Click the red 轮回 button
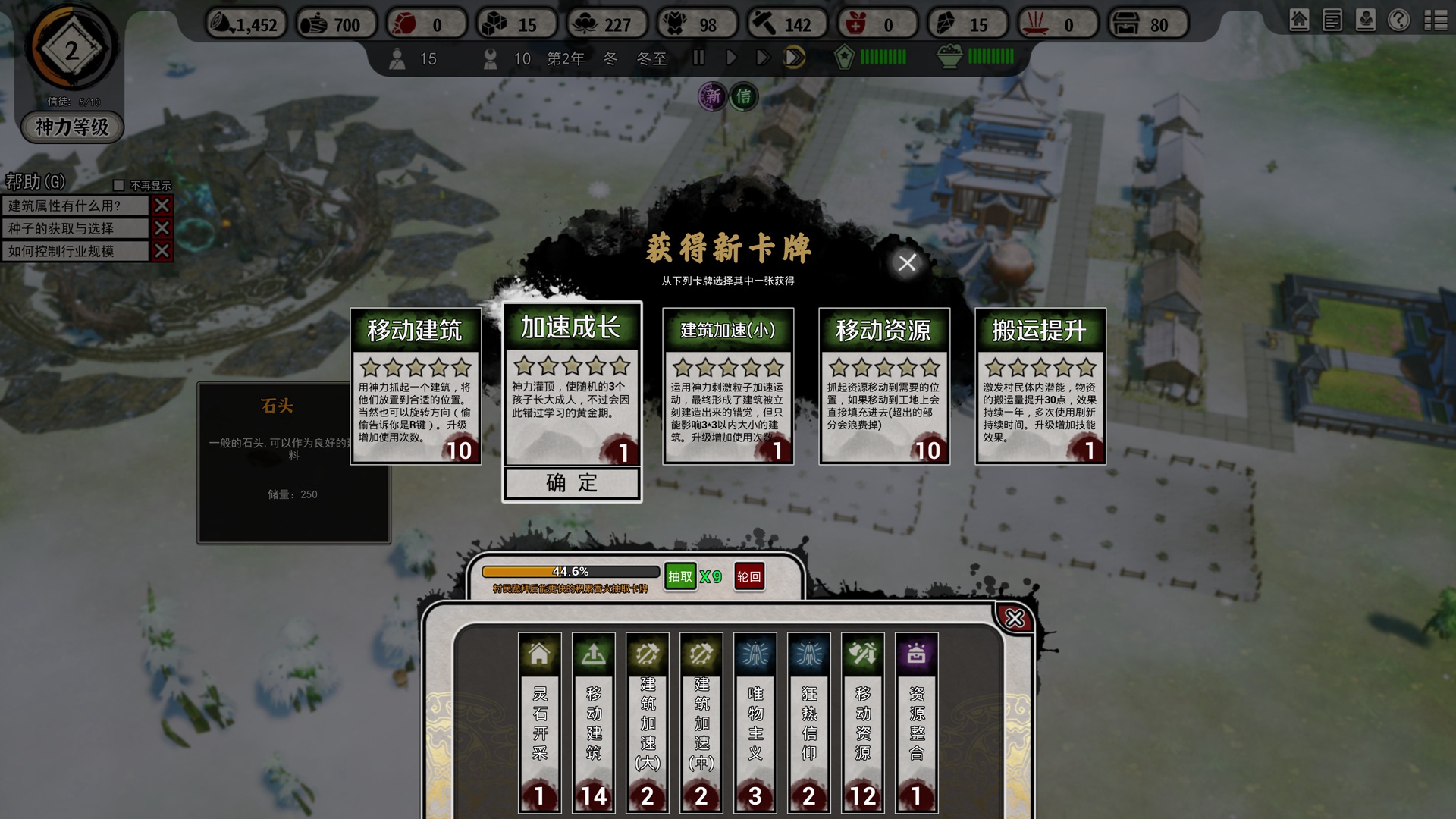 tap(748, 577)
